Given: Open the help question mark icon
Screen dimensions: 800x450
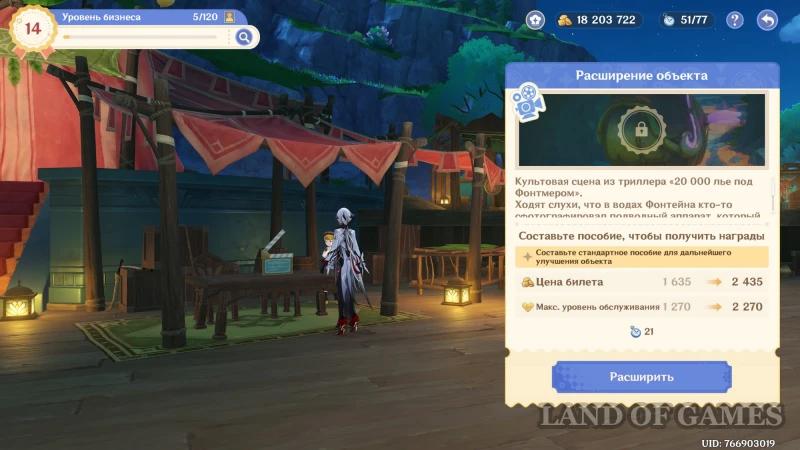Looking at the screenshot, I should tap(735, 20).
